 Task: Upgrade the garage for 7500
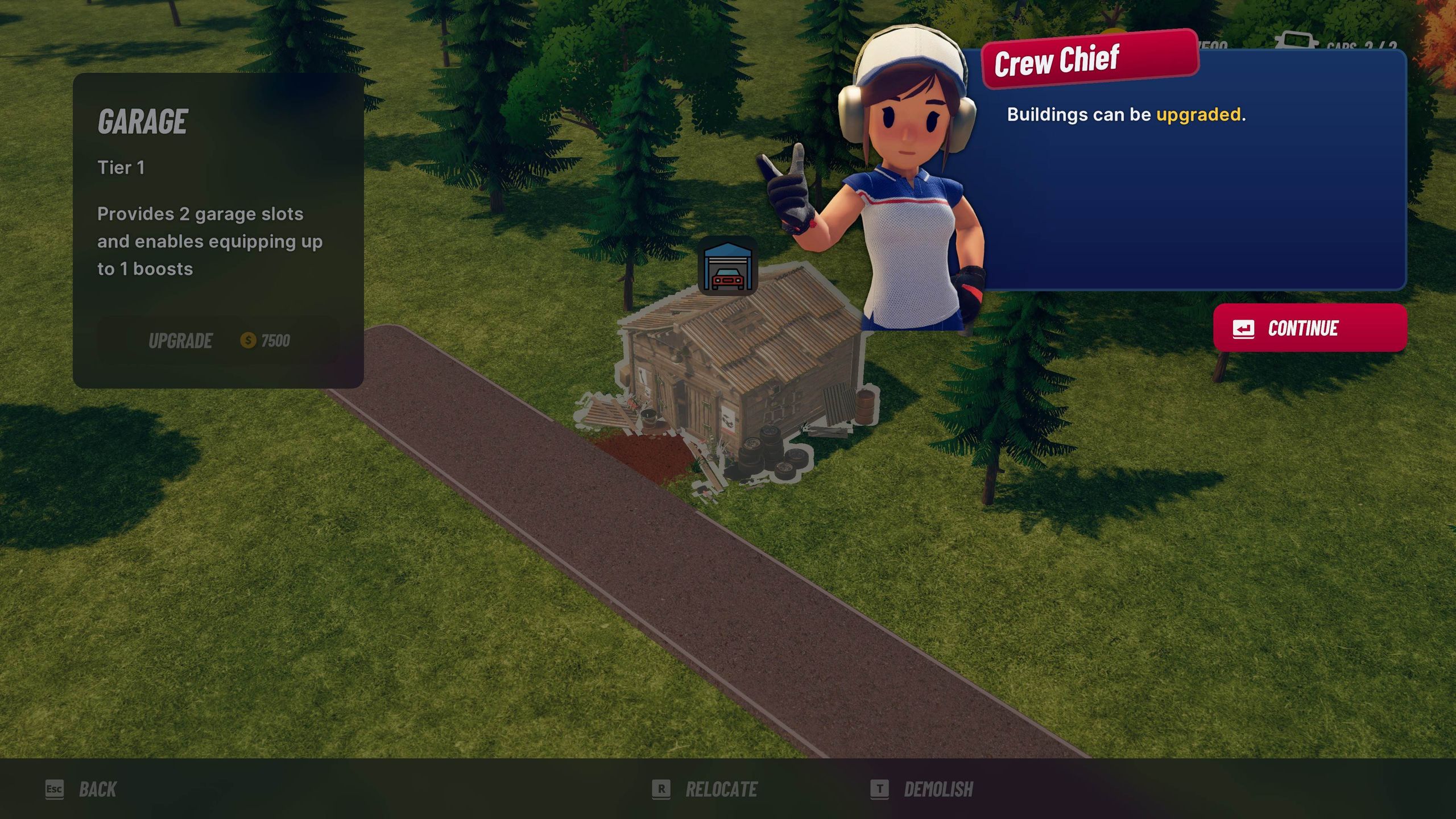(218, 341)
